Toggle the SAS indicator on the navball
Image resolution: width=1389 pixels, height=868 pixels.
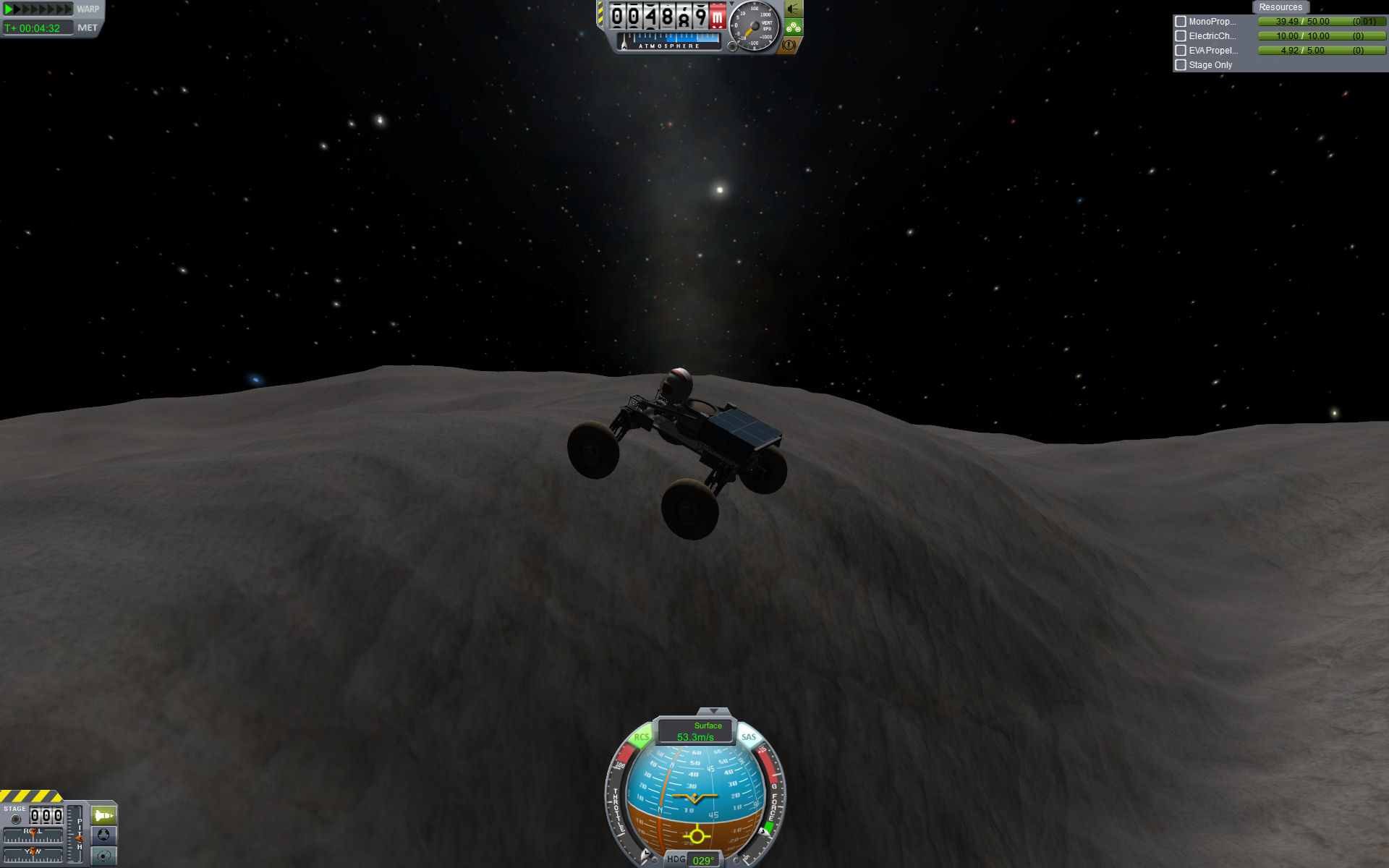click(x=749, y=738)
